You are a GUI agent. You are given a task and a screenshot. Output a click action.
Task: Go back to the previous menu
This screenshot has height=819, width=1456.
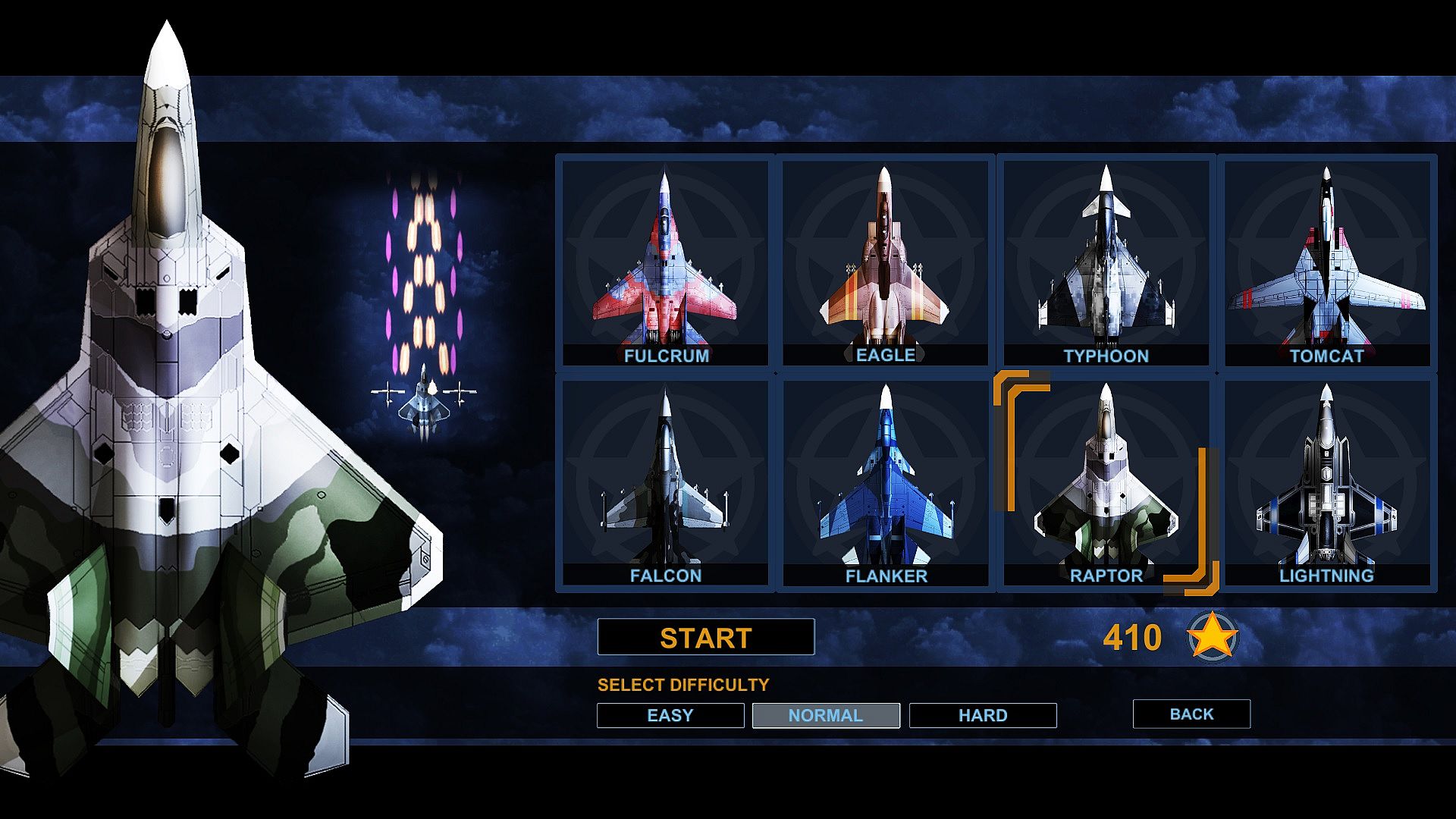click(1191, 714)
